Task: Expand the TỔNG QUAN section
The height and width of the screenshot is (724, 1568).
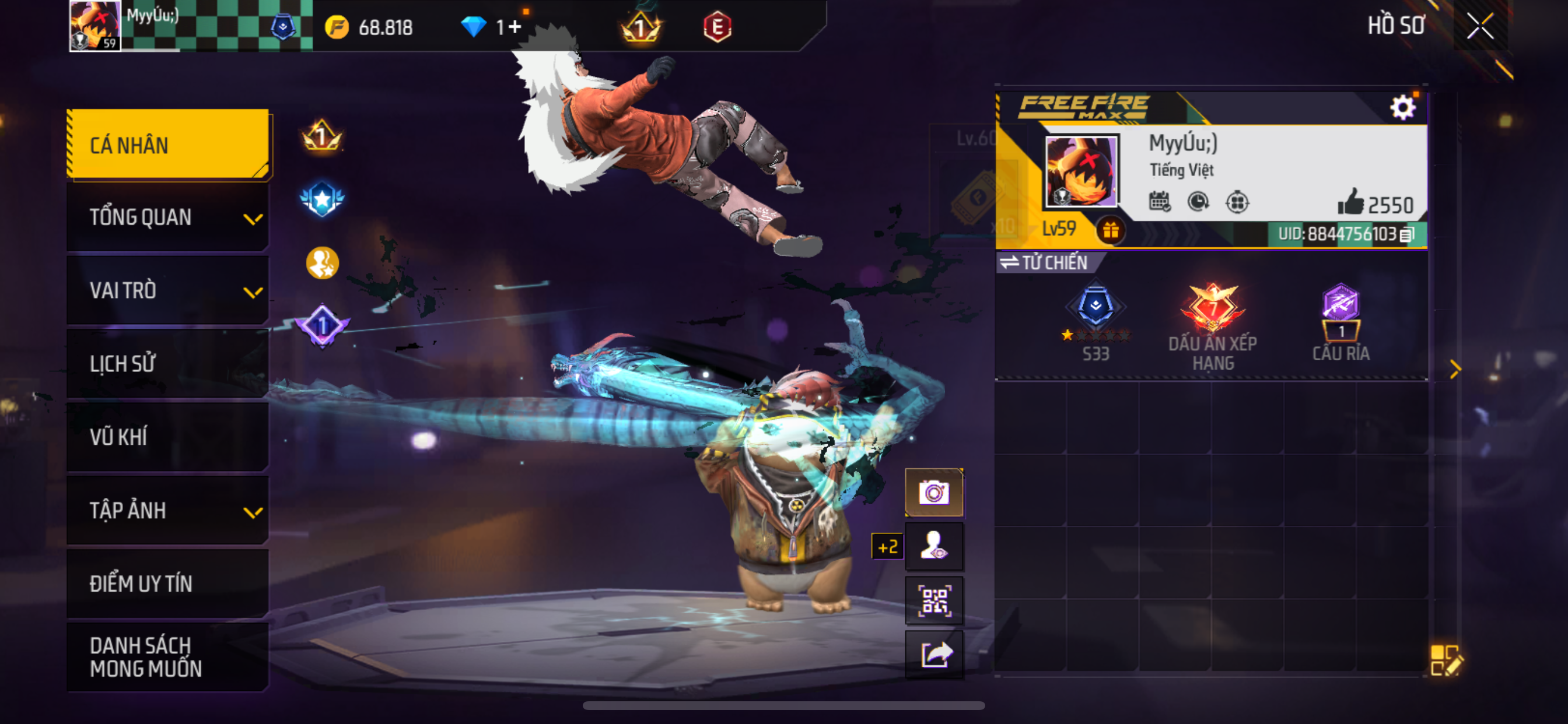Action: (x=168, y=217)
